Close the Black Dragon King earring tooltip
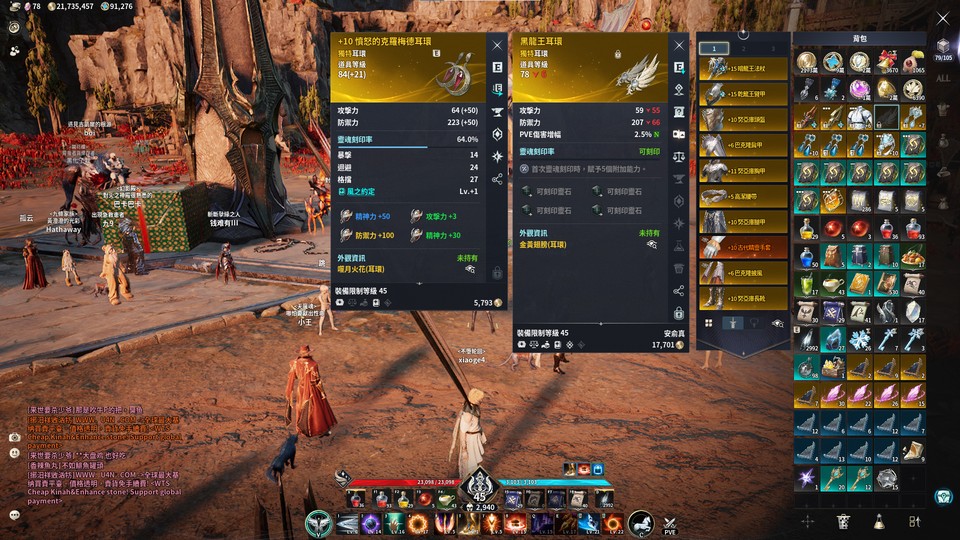Viewport: 960px width, 540px height. (x=680, y=45)
